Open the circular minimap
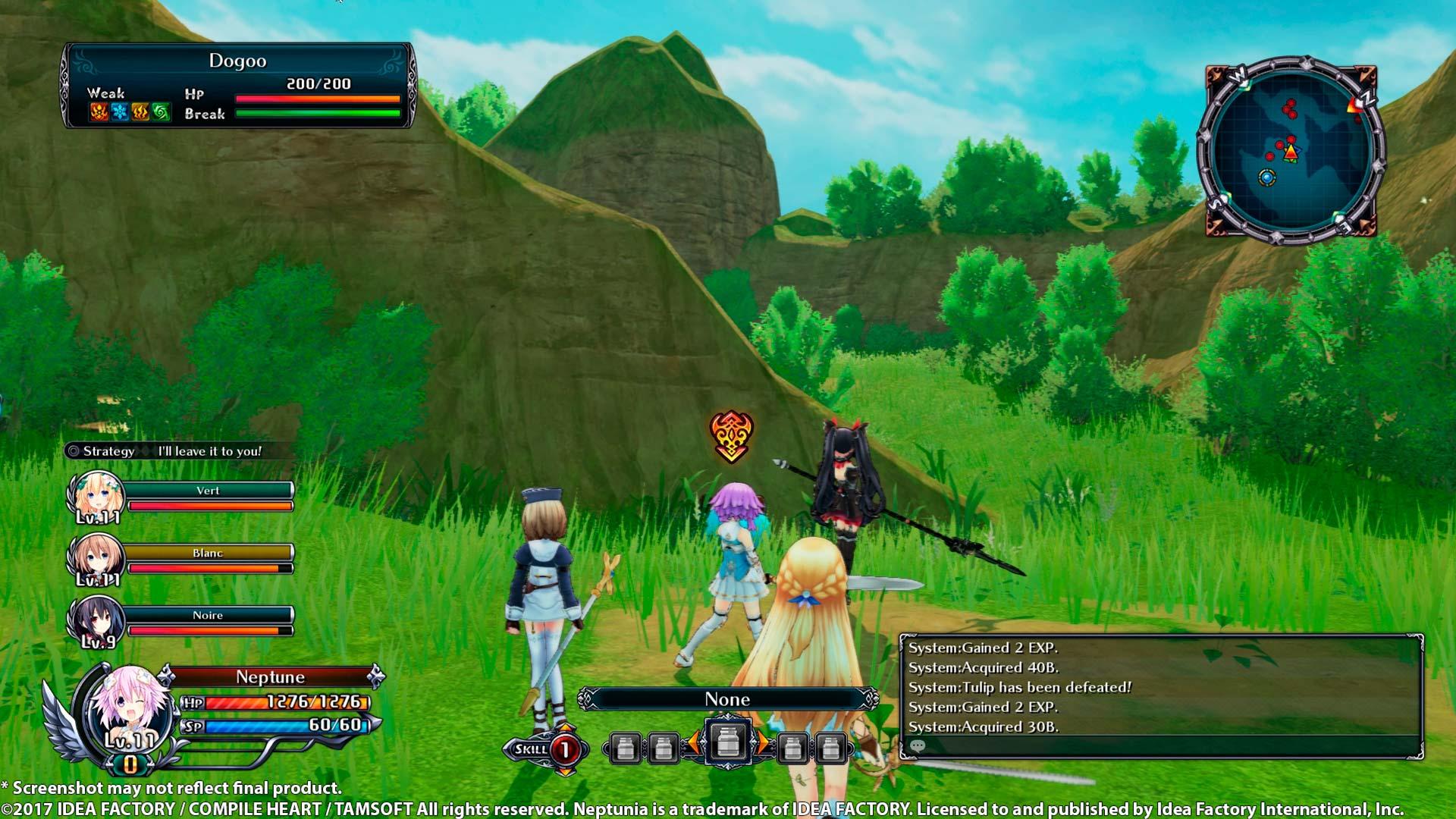Screen dimensions: 1456x819 (x=1291, y=149)
